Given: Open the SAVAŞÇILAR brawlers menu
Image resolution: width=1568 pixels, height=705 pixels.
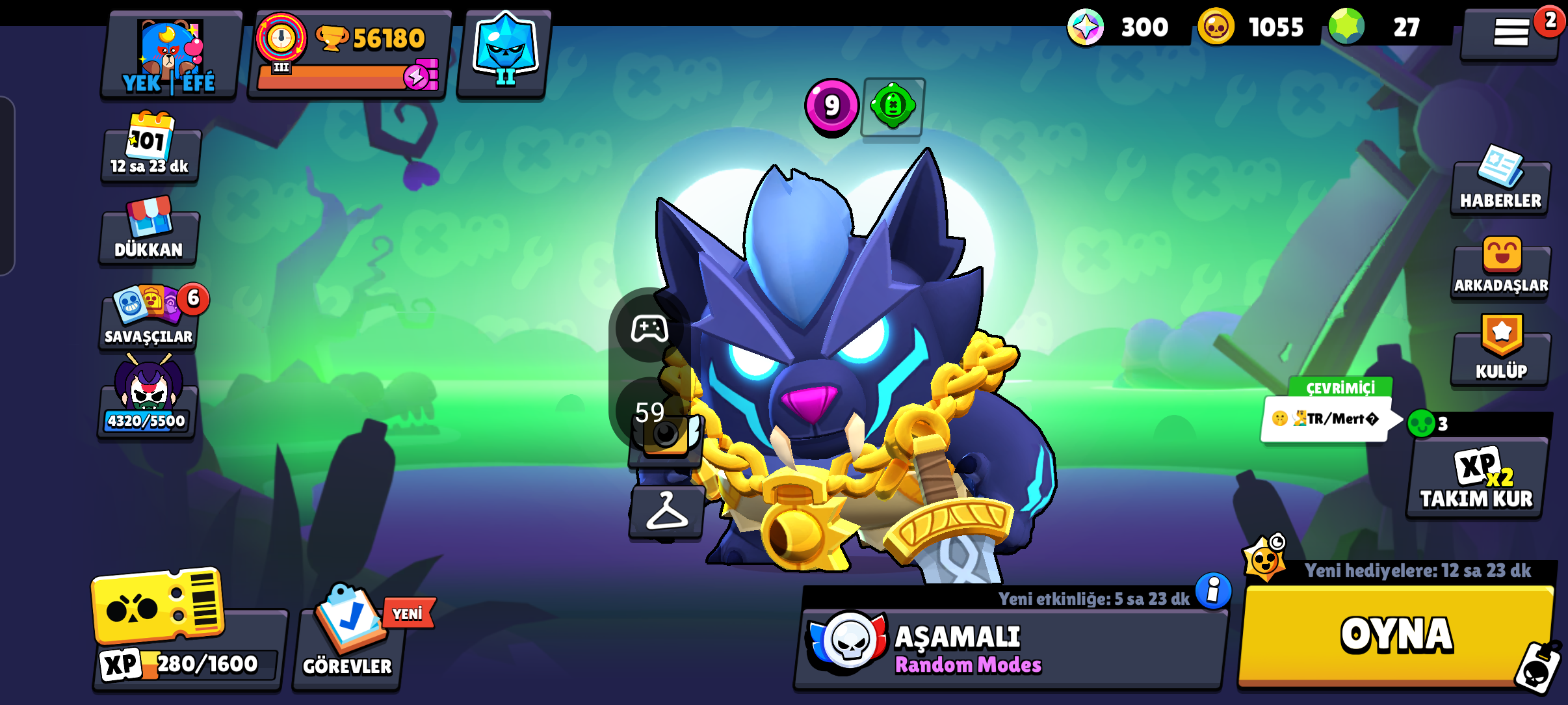Looking at the screenshot, I should point(149,319).
